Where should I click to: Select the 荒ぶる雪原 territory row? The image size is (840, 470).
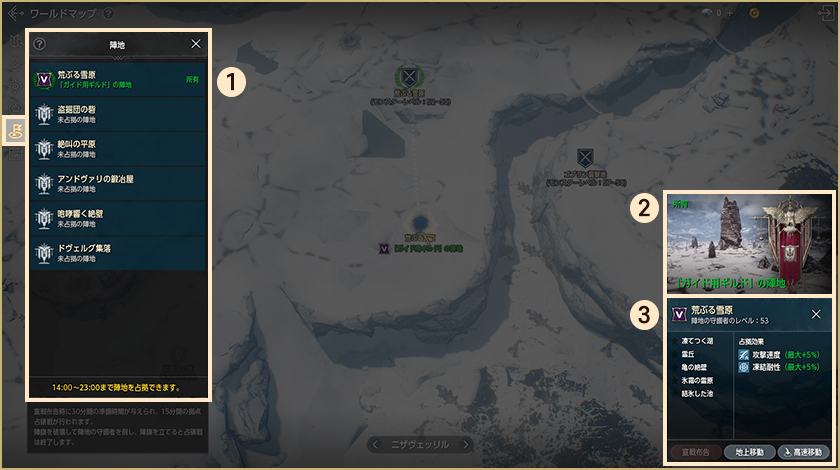click(x=118, y=79)
